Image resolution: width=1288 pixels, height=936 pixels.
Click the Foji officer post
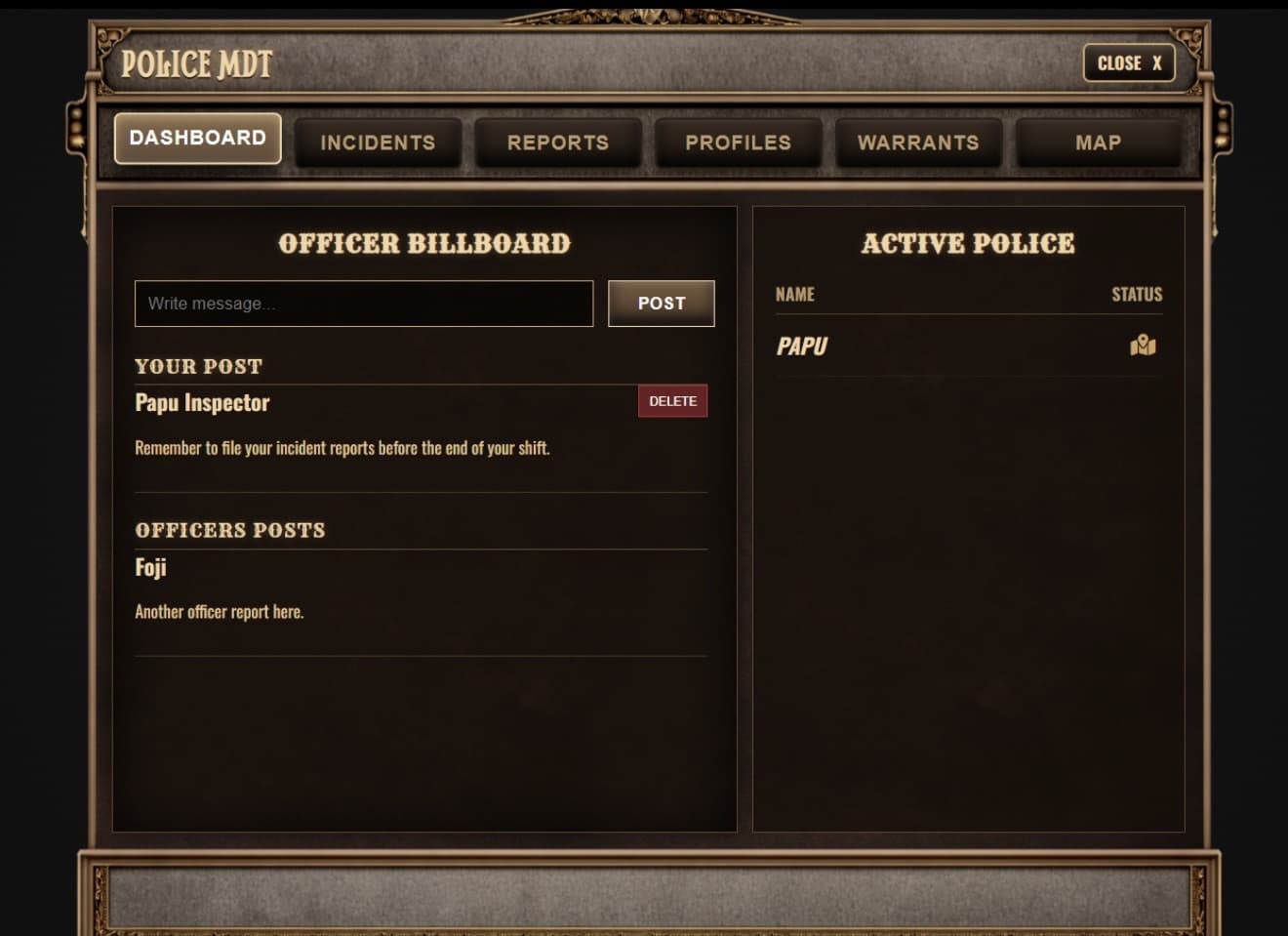[150, 567]
